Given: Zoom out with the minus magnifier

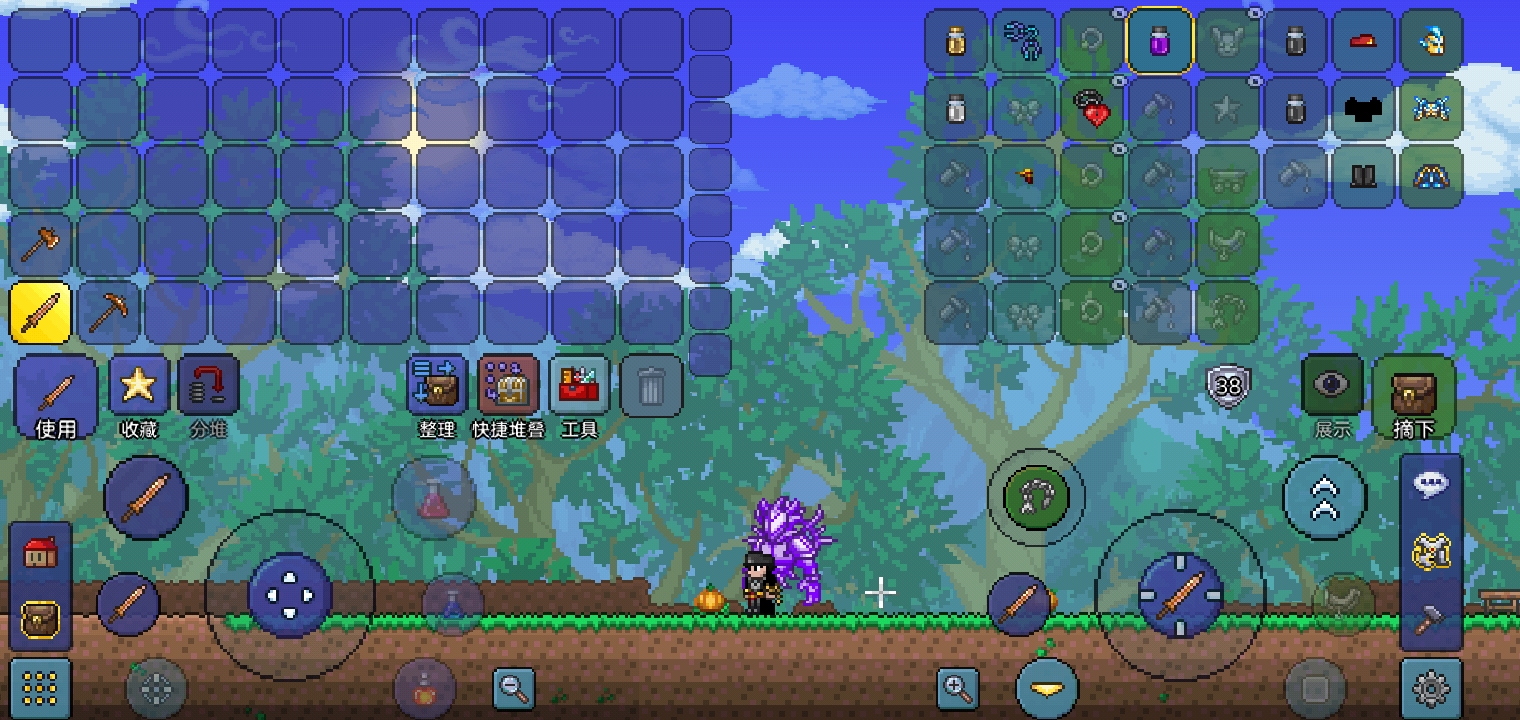Looking at the screenshot, I should pyautogui.click(x=514, y=688).
